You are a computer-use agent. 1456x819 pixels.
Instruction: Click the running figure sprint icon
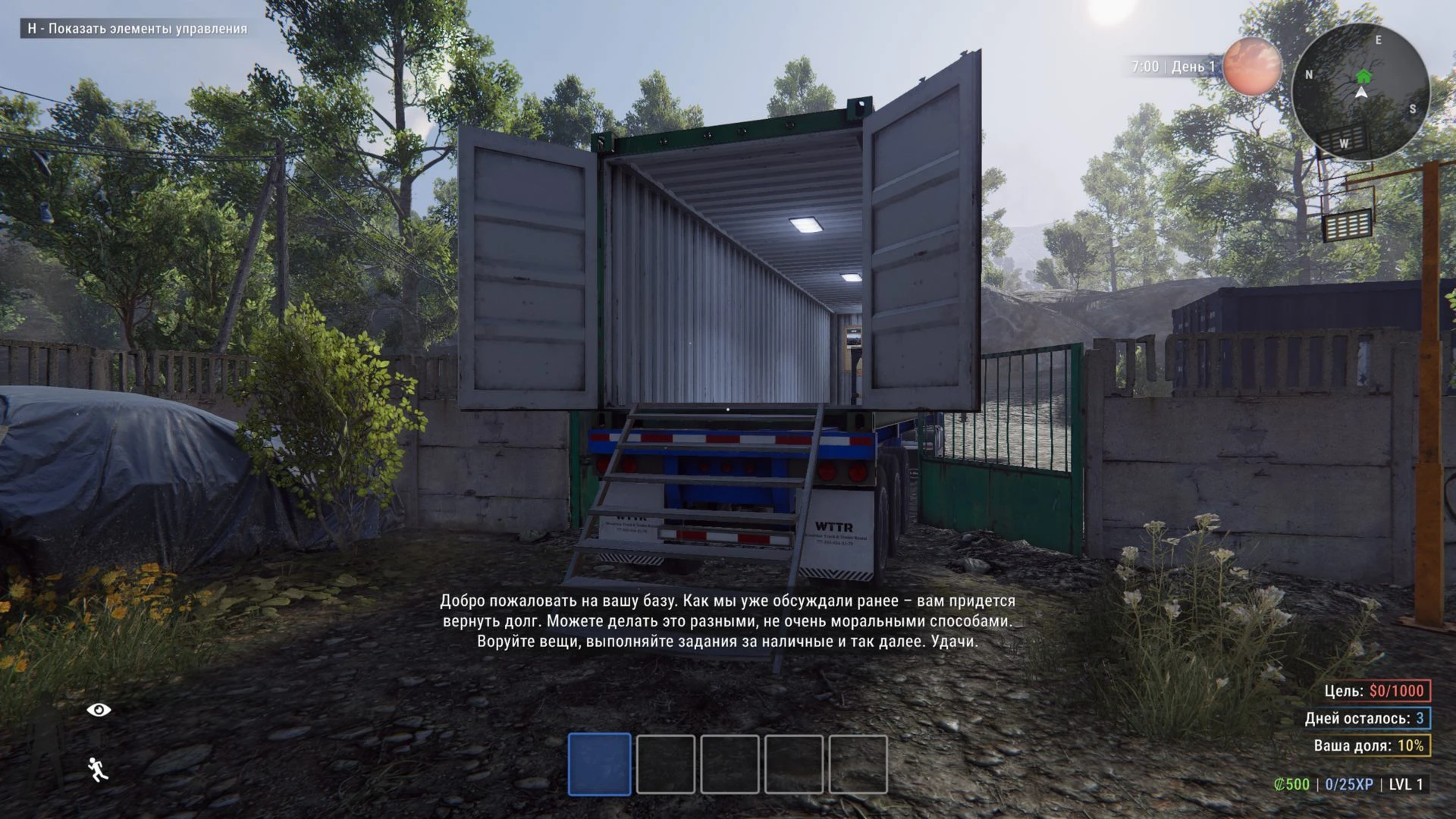pos(98,769)
